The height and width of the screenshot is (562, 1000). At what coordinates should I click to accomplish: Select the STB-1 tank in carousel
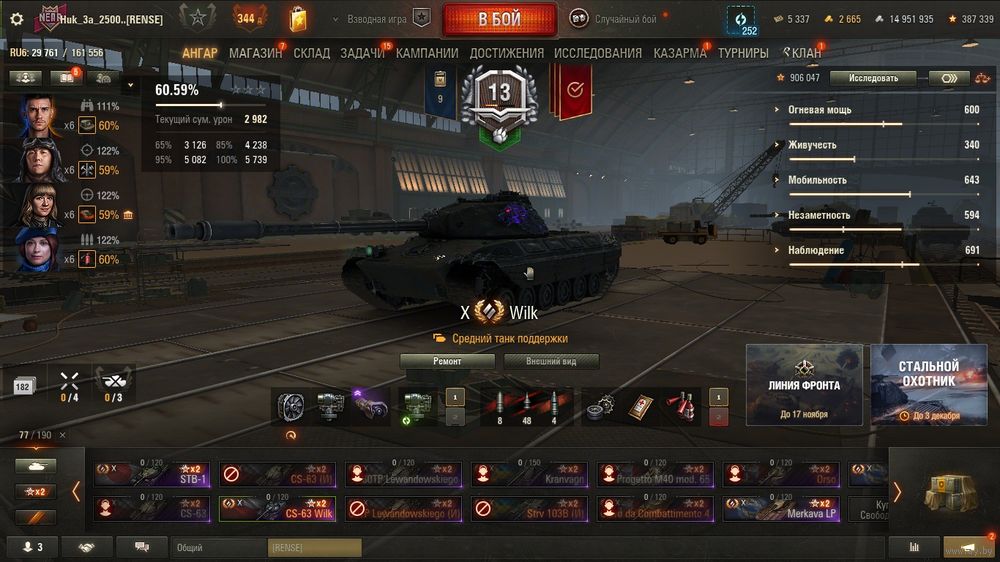(x=151, y=474)
